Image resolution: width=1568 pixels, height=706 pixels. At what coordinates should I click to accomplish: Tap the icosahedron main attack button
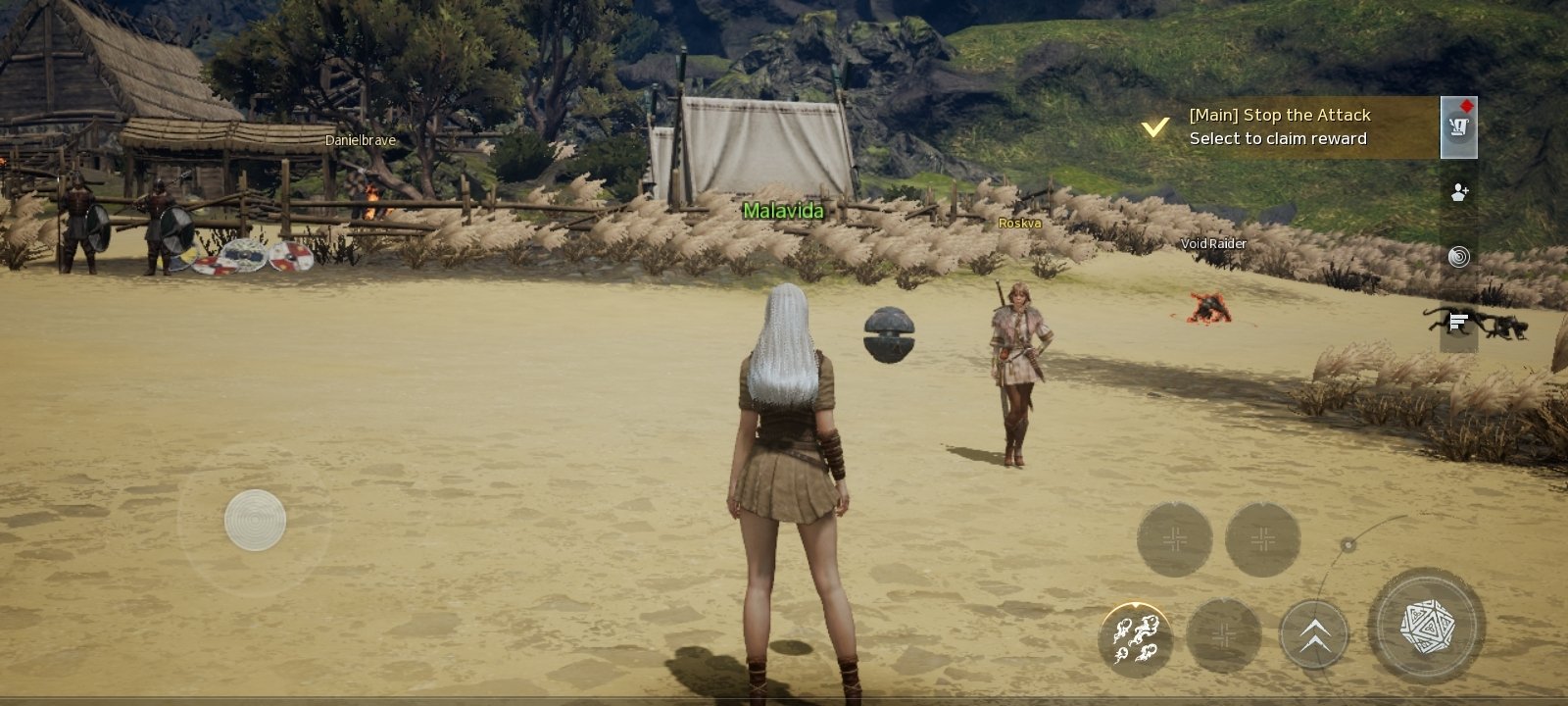click(x=1427, y=626)
